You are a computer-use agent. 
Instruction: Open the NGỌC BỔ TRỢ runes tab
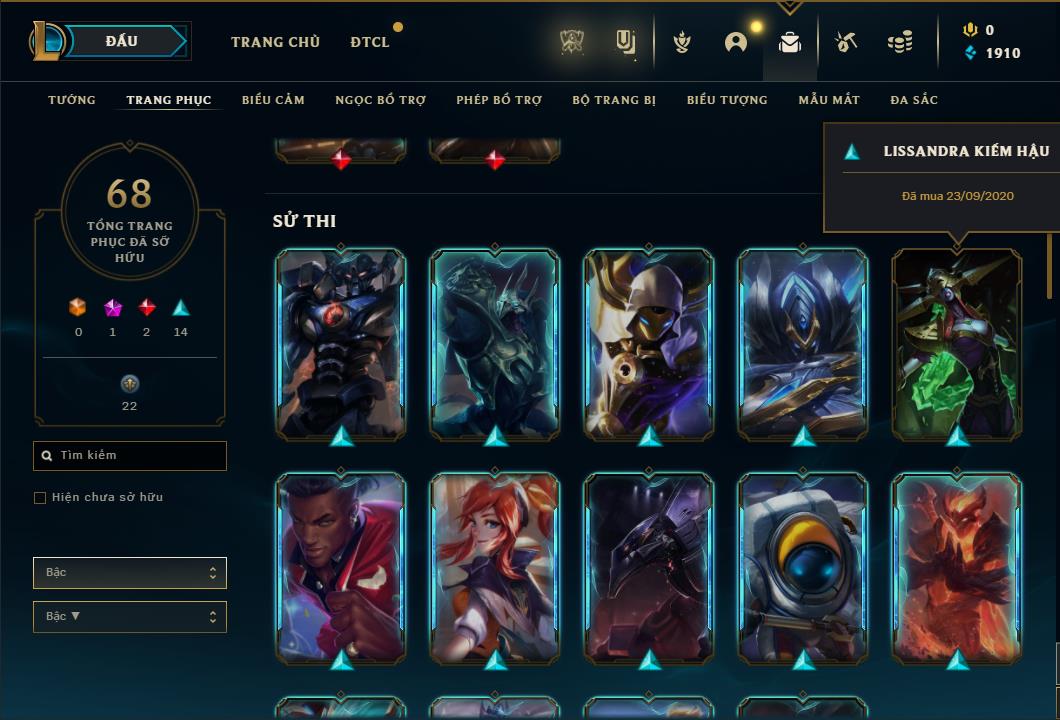(x=380, y=100)
